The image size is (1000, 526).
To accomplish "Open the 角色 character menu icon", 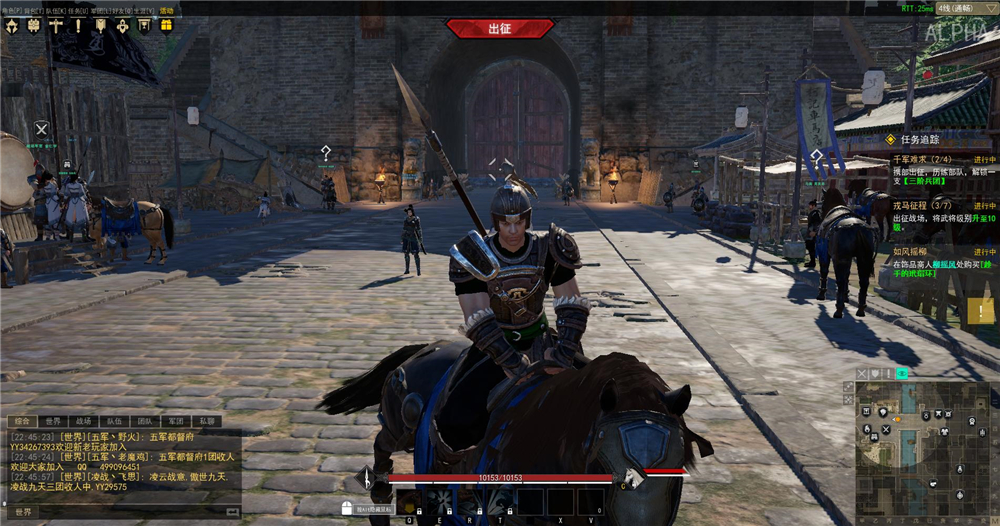I will pos(12,25).
